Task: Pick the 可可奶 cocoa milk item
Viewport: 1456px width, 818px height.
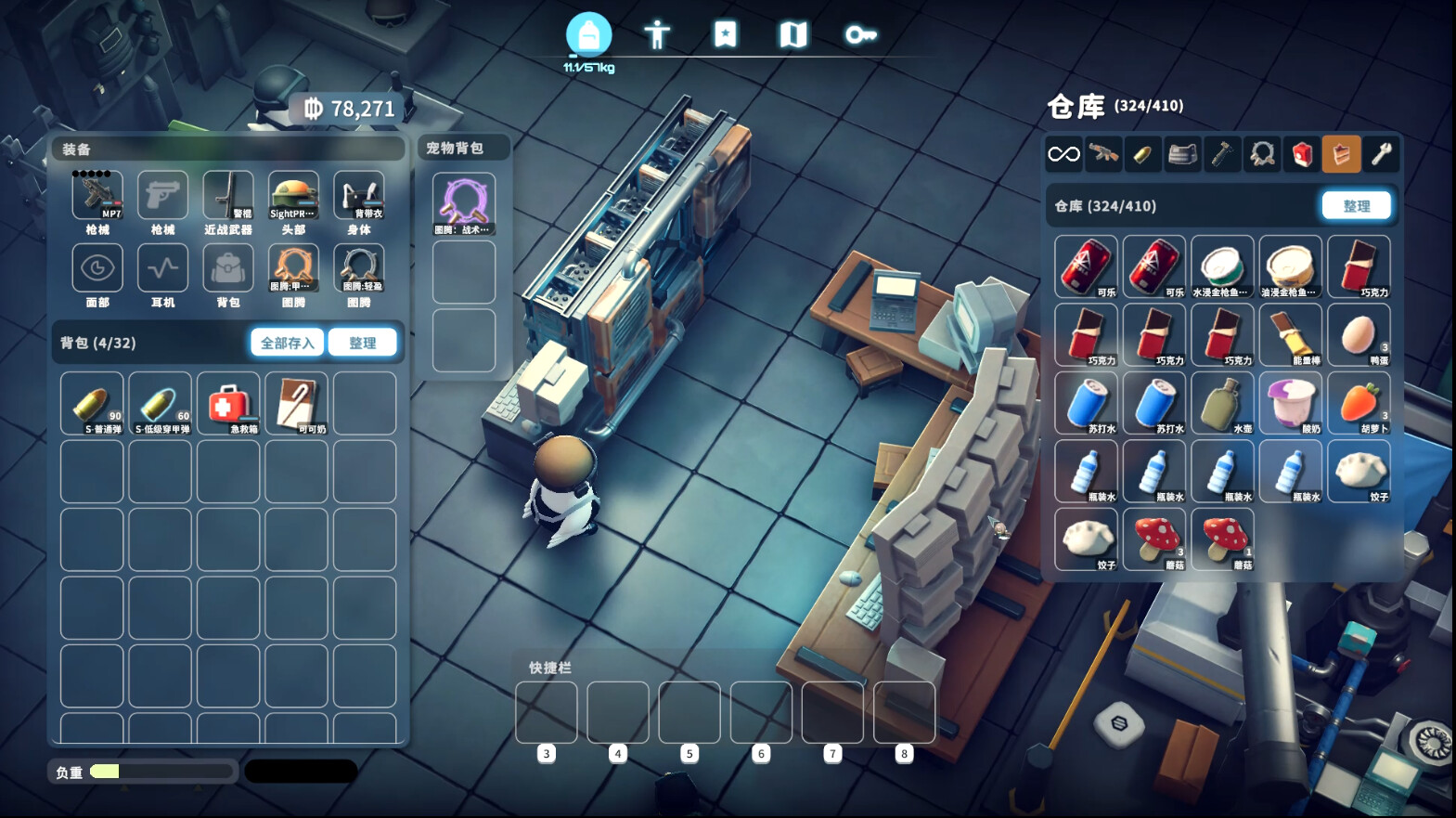Action: [x=297, y=404]
